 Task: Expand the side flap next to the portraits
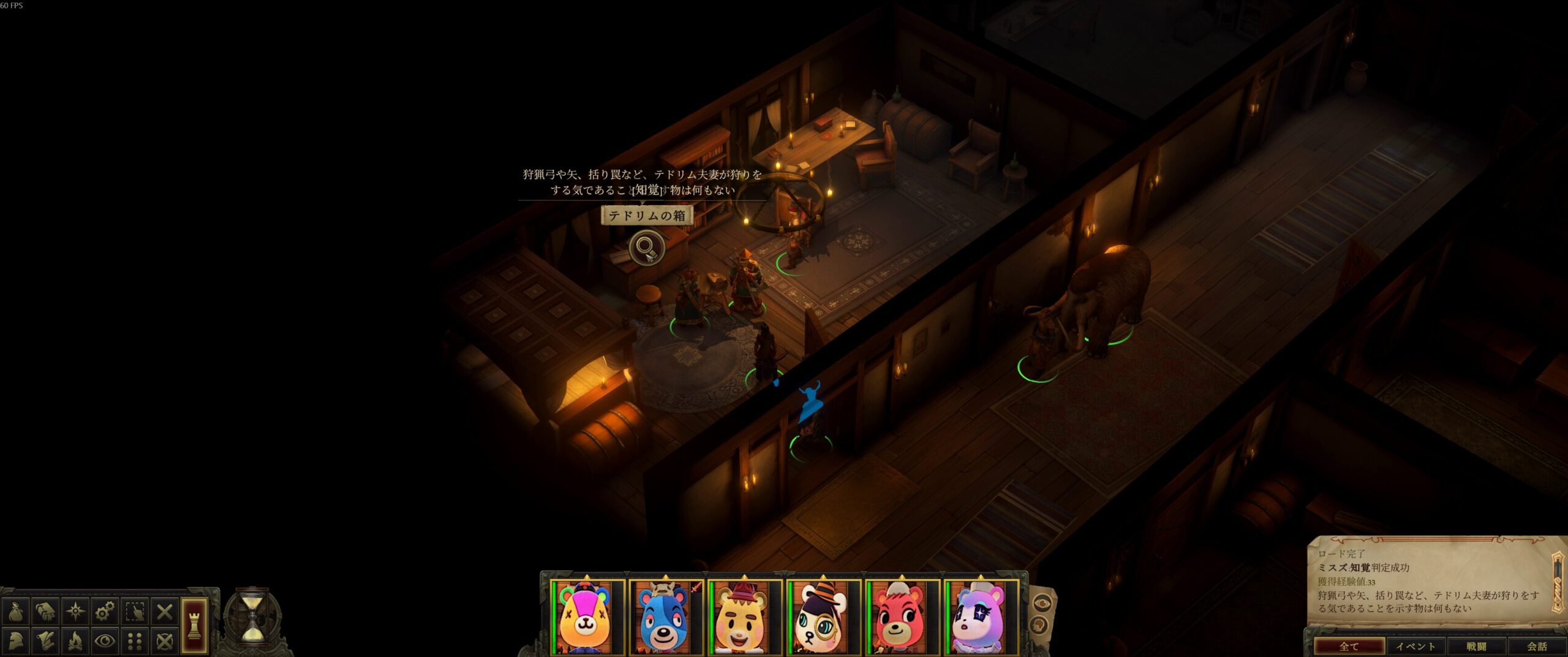[1039, 625]
